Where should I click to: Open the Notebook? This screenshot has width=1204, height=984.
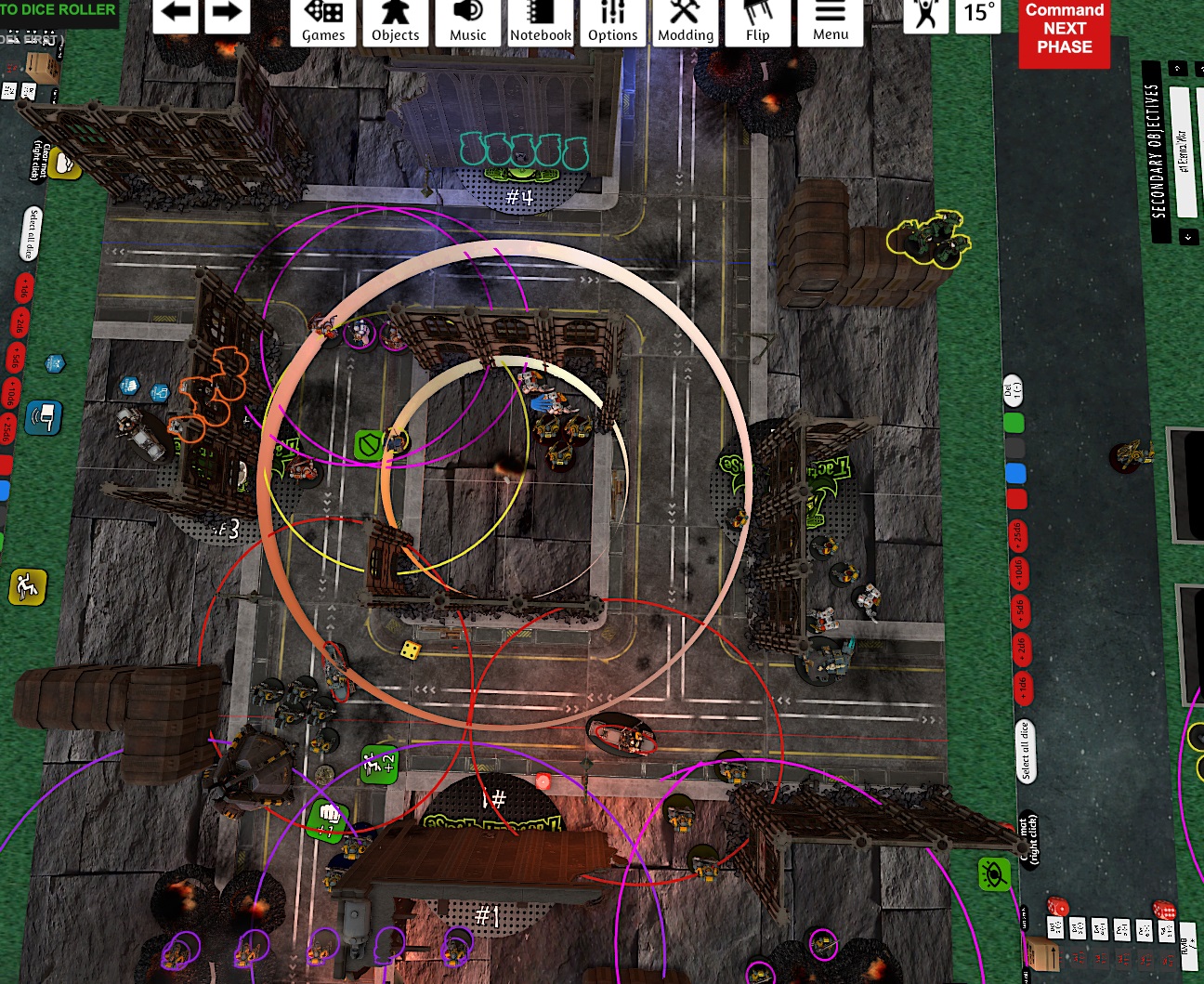tap(540, 22)
